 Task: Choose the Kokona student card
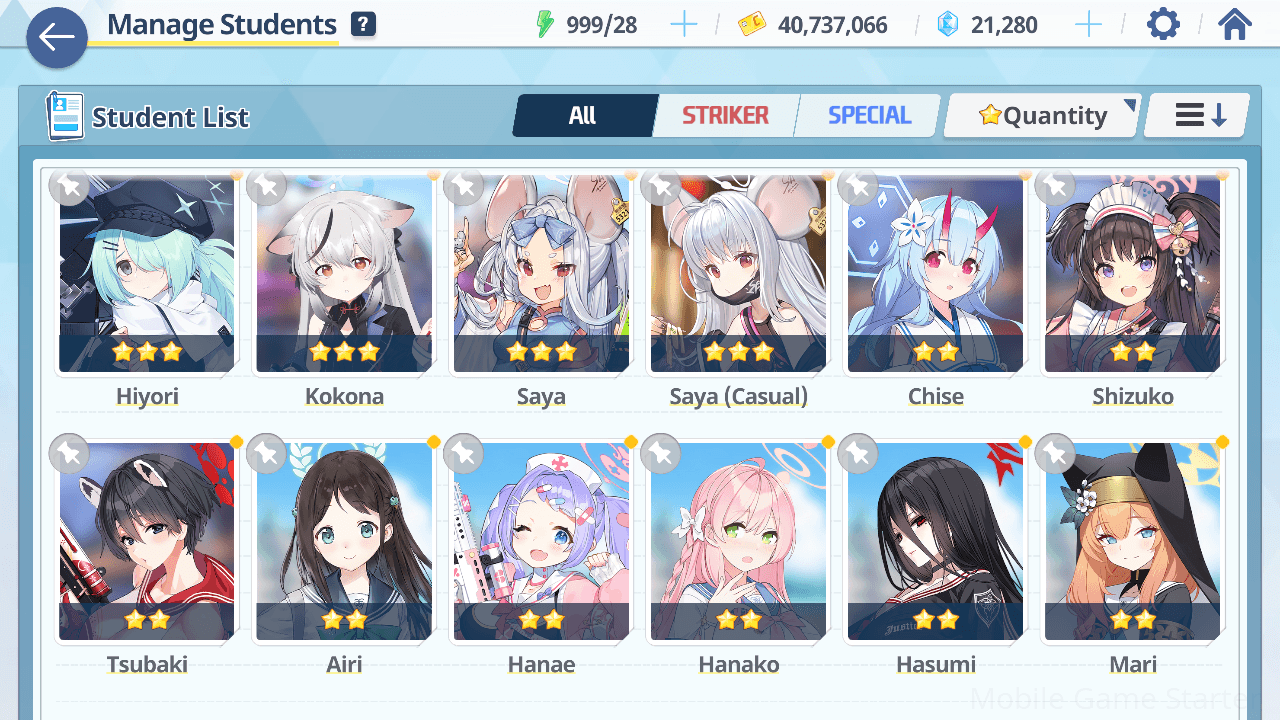pyautogui.click(x=344, y=275)
